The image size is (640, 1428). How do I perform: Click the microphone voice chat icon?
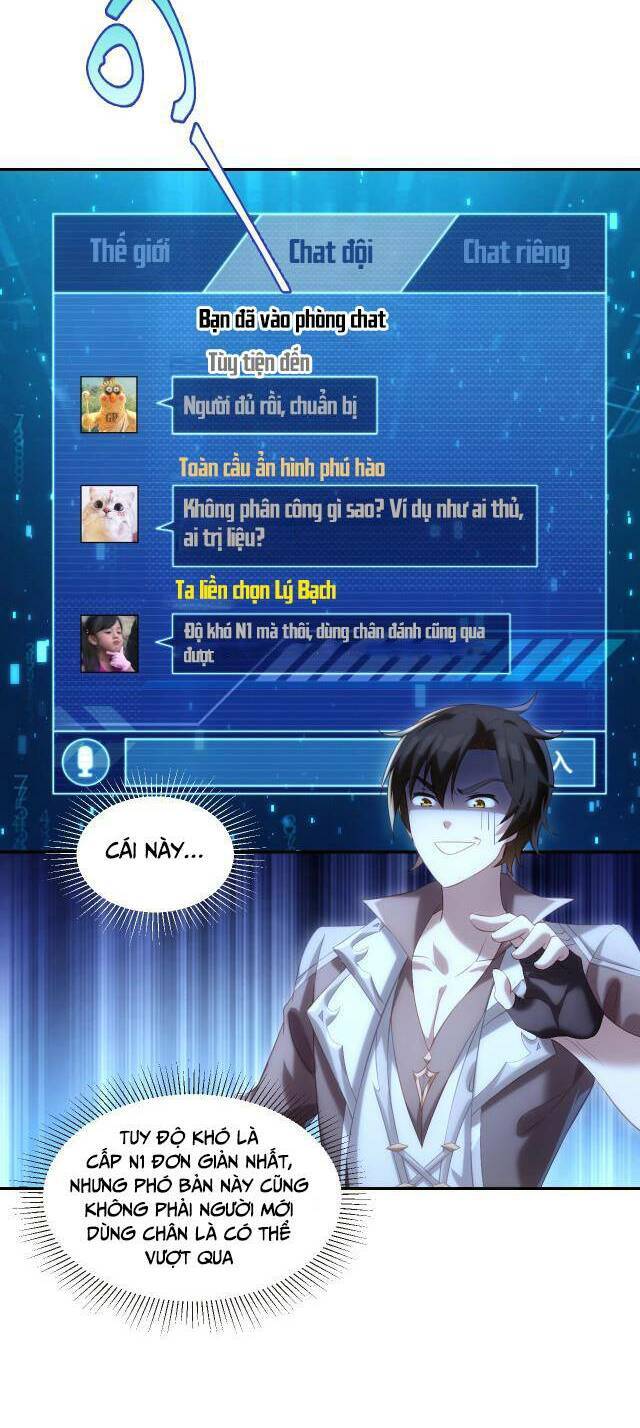click(x=86, y=764)
